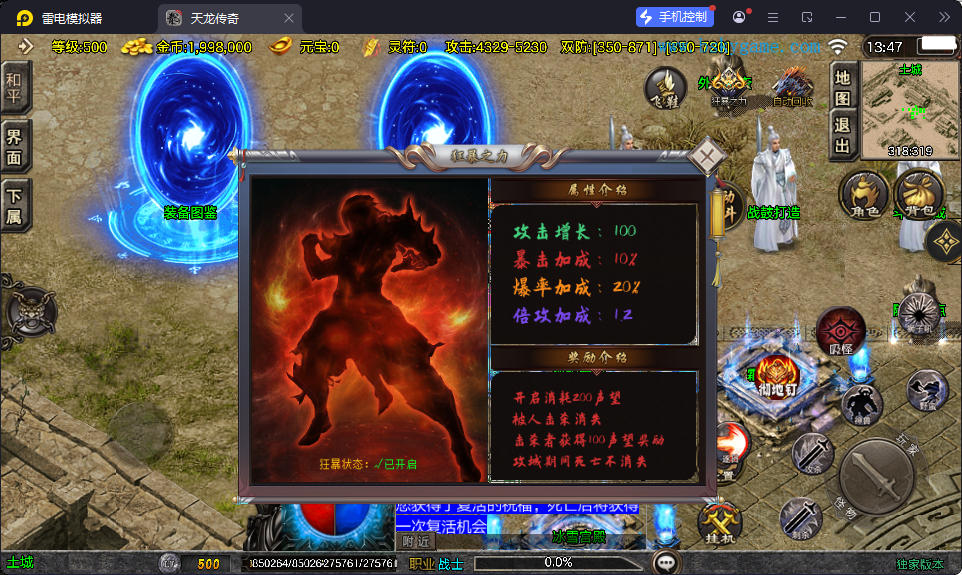This screenshot has height=575, width=962.
Task: Hit the large sword attack button
Action: [x=877, y=478]
